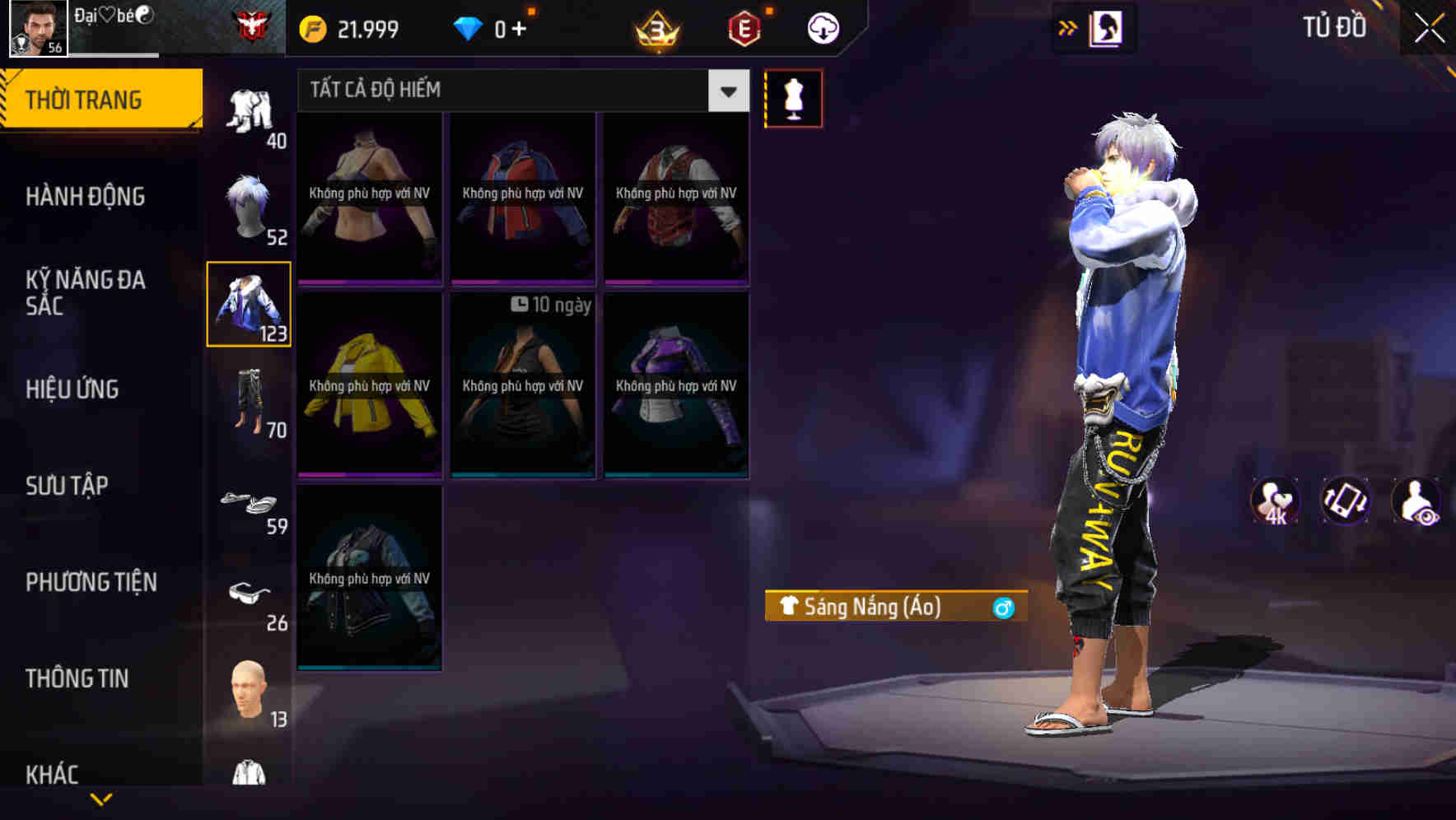Open the 4k character sharing icon
This screenshot has width=1456, height=820.
click(x=1276, y=502)
